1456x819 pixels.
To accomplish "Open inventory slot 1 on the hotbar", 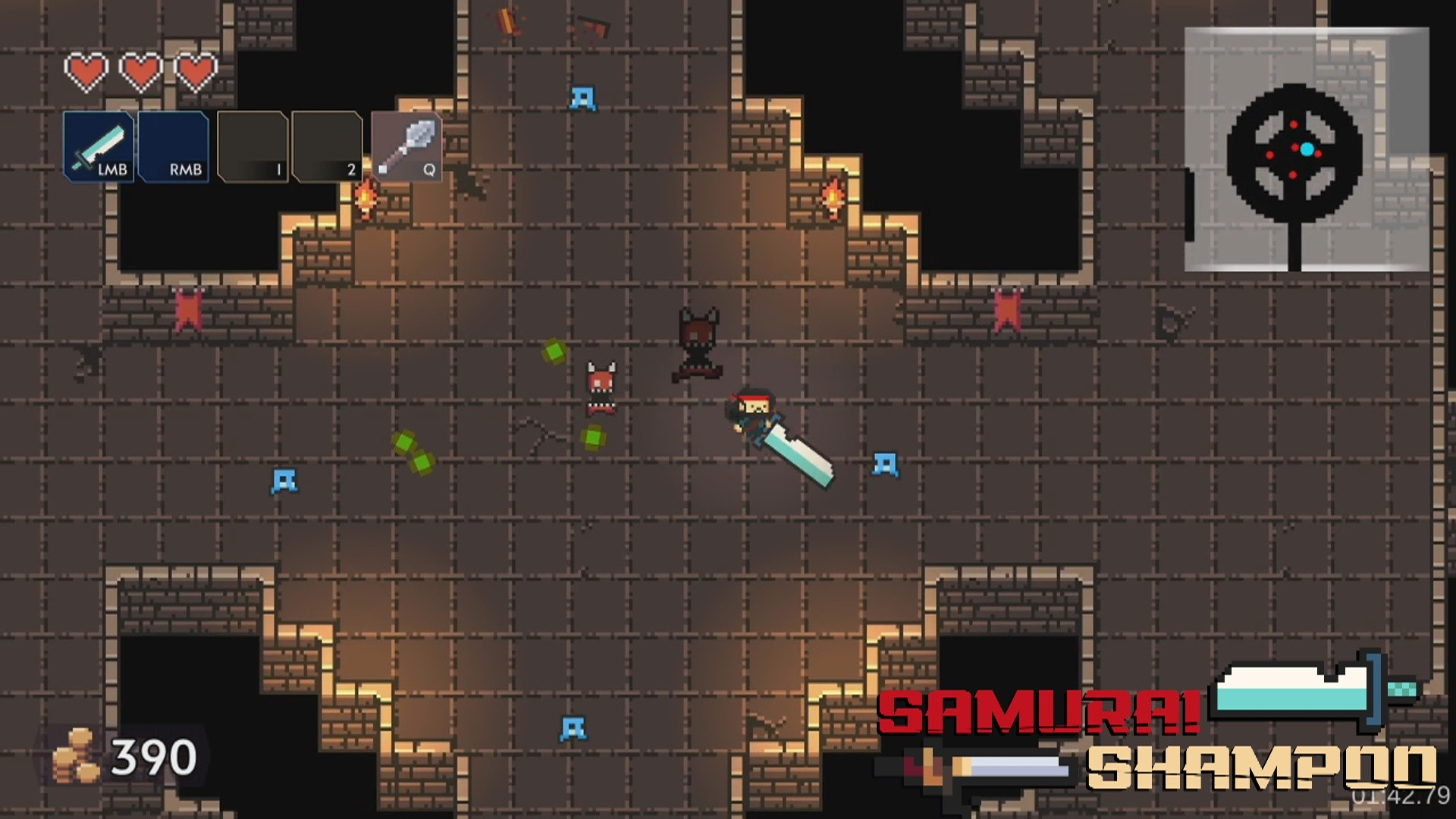I will pyautogui.click(x=253, y=146).
